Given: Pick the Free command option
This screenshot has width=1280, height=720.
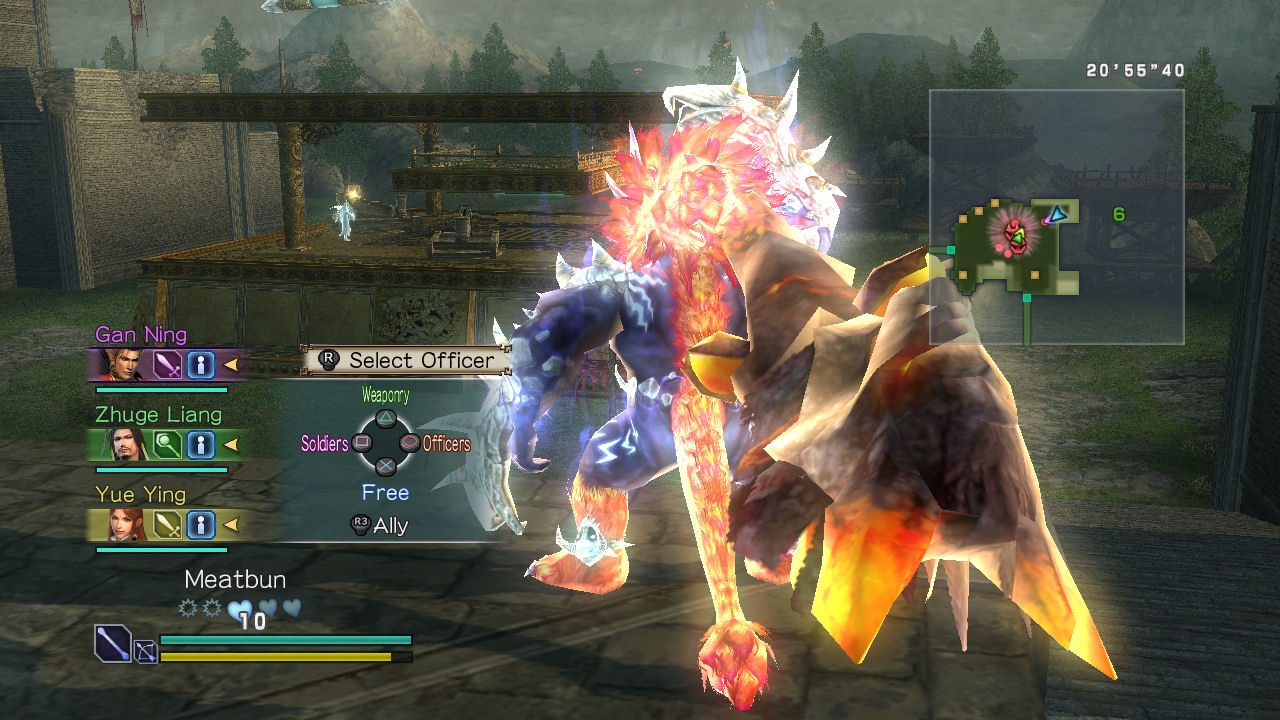Looking at the screenshot, I should click(x=385, y=493).
